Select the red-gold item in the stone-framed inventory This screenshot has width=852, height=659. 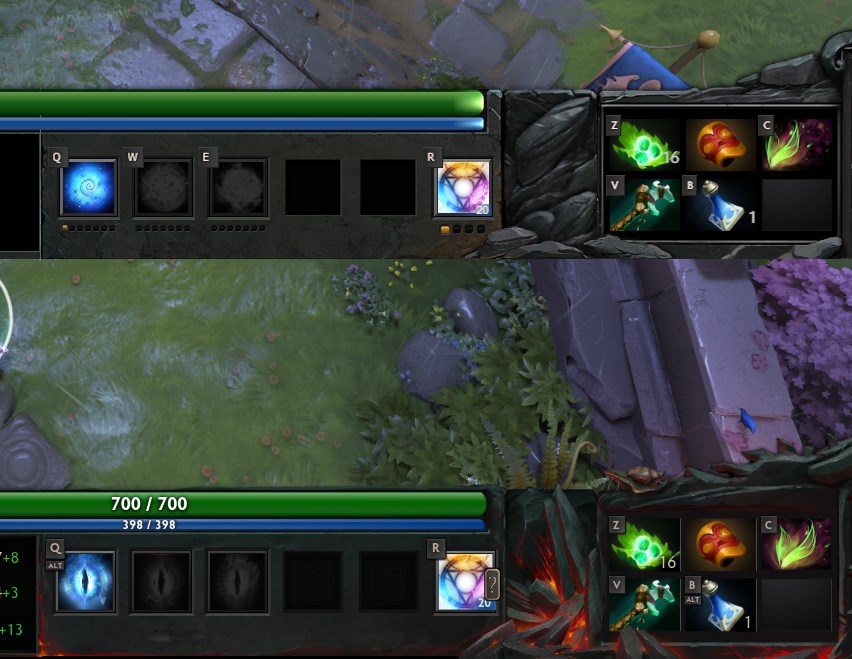point(720,145)
